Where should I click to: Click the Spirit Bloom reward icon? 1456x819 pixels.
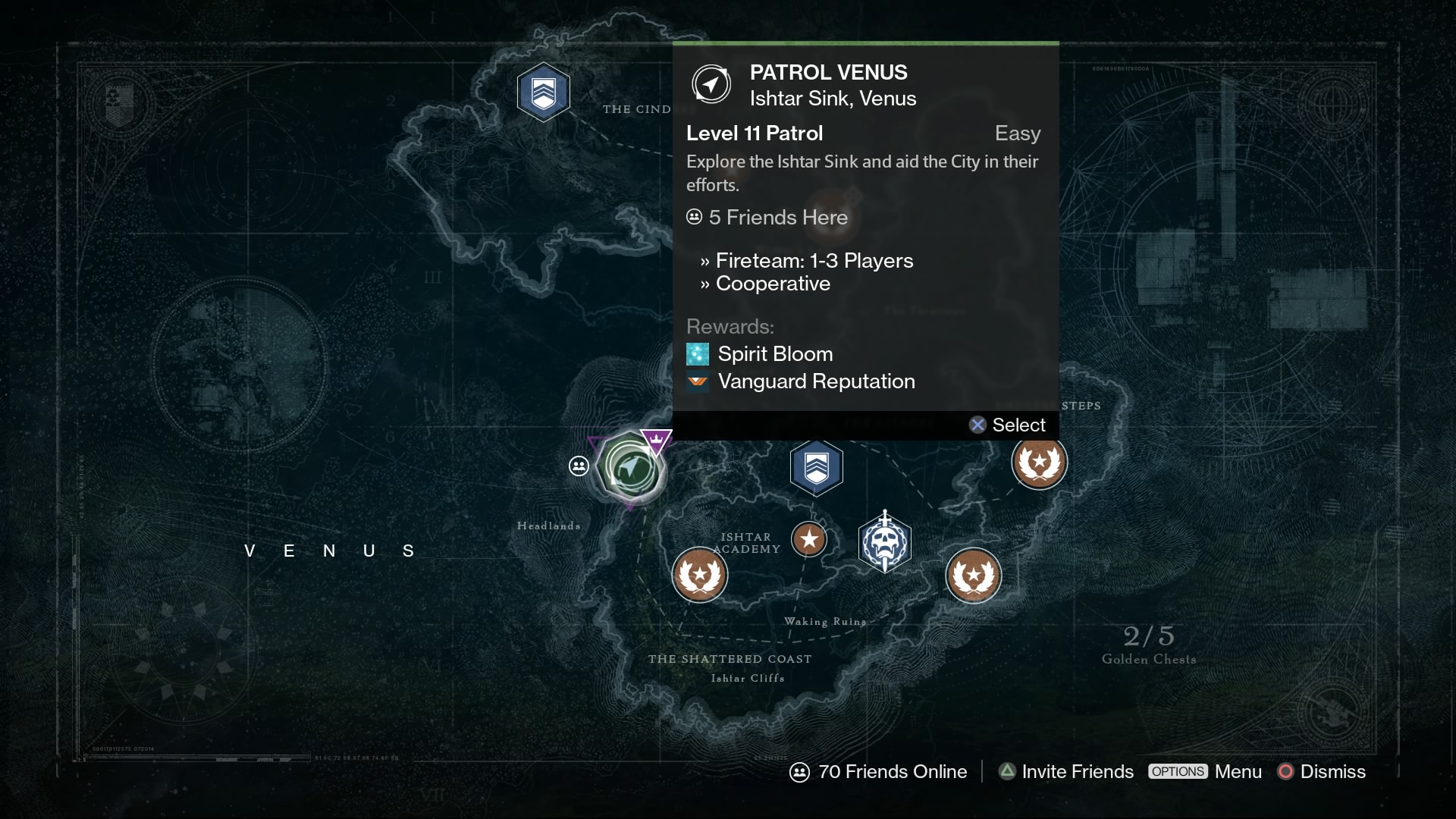(x=697, y=353)
